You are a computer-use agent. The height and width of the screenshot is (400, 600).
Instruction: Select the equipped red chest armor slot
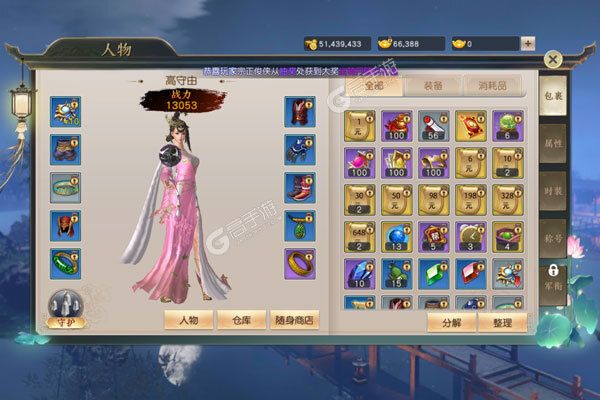pos(299,111)
